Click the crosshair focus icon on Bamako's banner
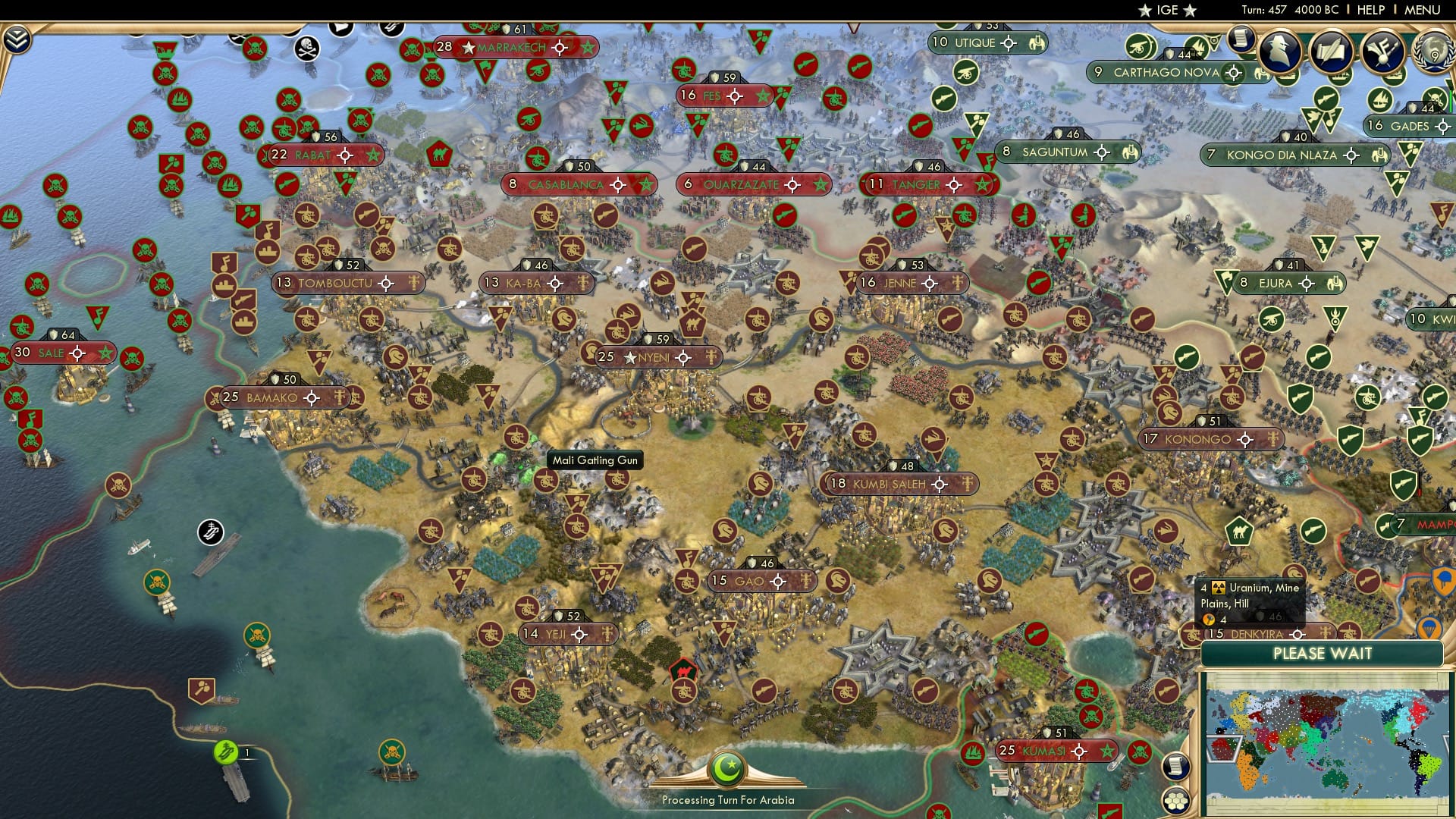Screen dimensions: 1456x819 (x=309, y=397)
